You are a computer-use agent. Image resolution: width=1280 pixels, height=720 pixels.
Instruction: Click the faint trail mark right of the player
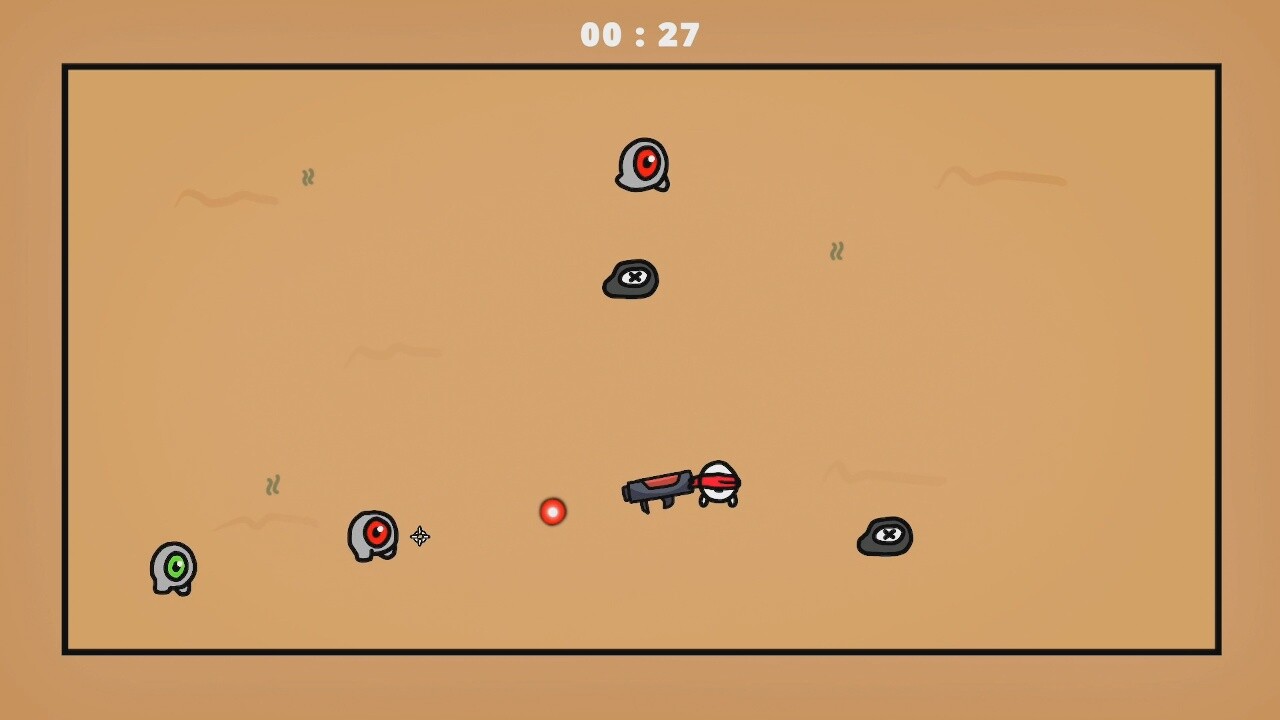885,478
